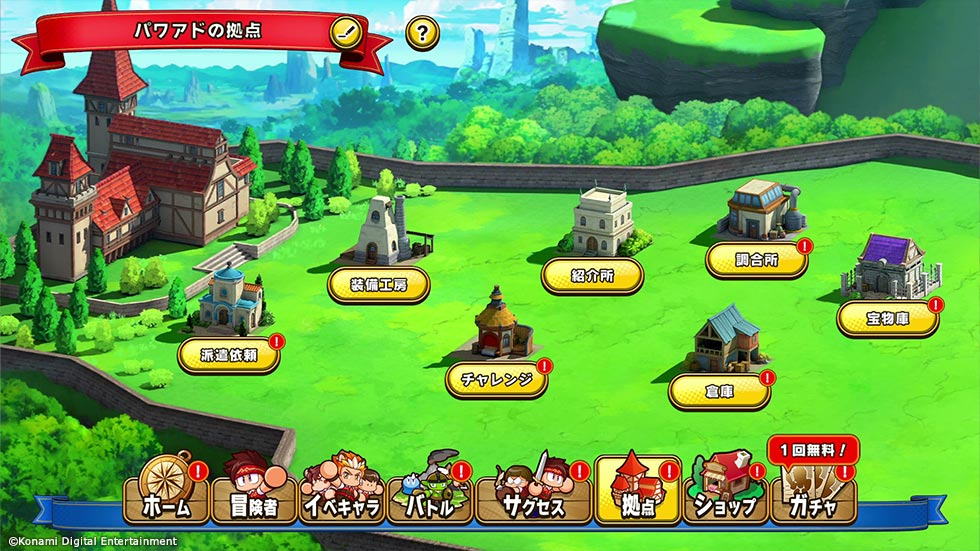Open the 装備工房 equipment workshop
This screenshot has height=551, width=980.
pos(379,285)
